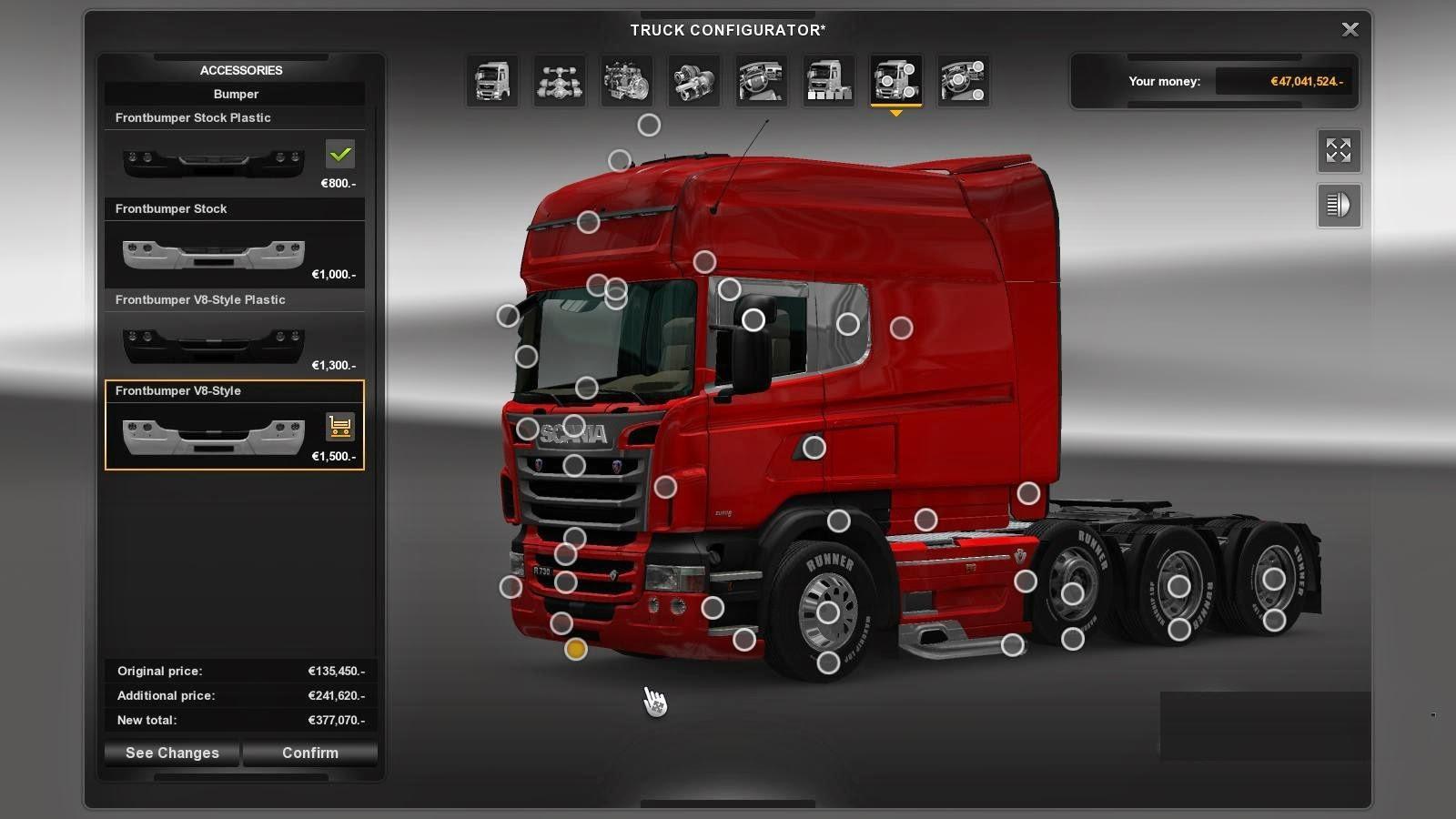
Task: Open the interior steering wheel tab
Action: (x=761, y=81)
